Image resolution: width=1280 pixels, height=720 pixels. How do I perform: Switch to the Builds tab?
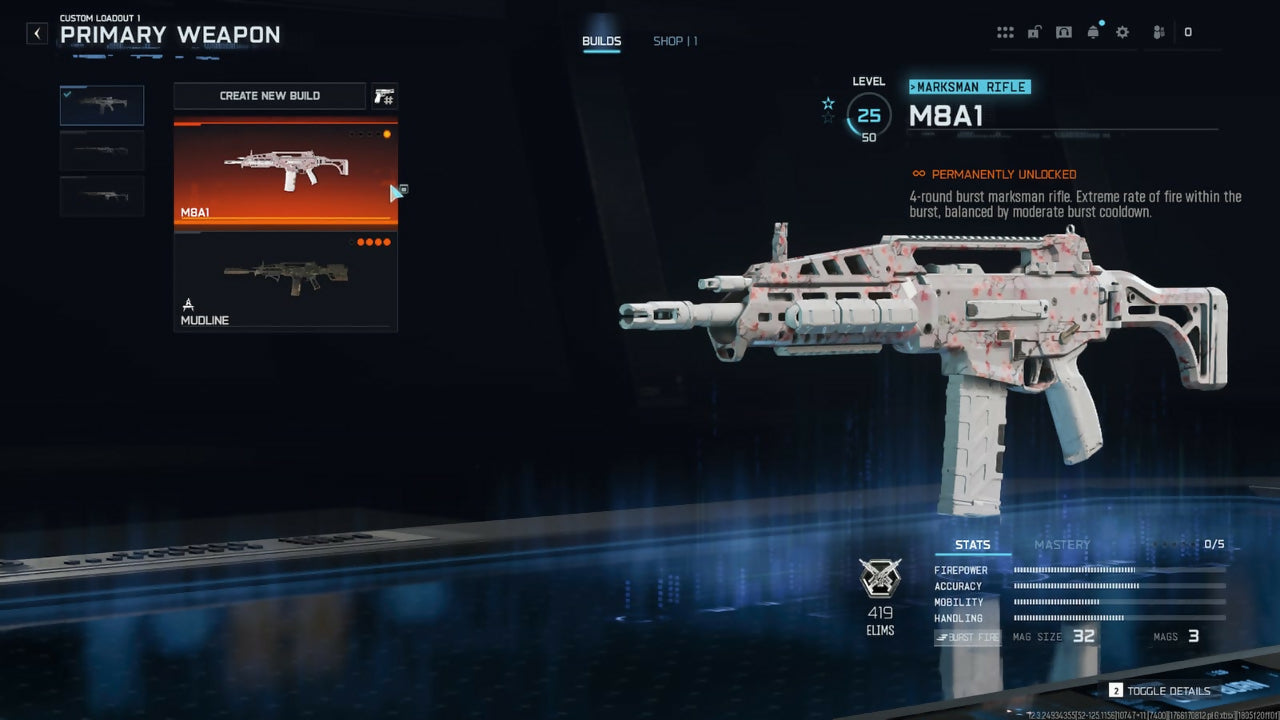pyautogui.click(x=602, y=42)
